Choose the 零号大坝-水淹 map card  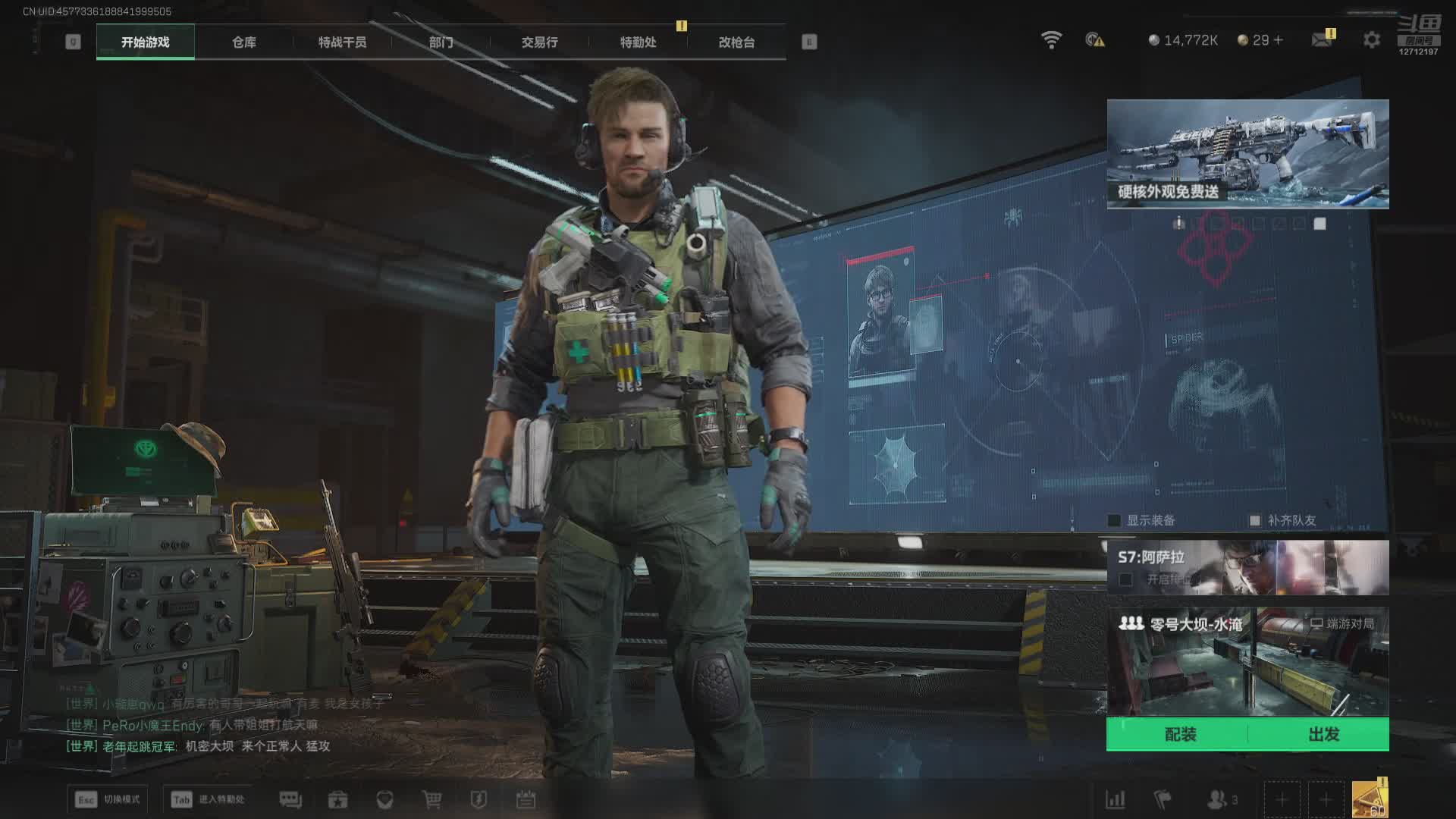coord(1247,661)
